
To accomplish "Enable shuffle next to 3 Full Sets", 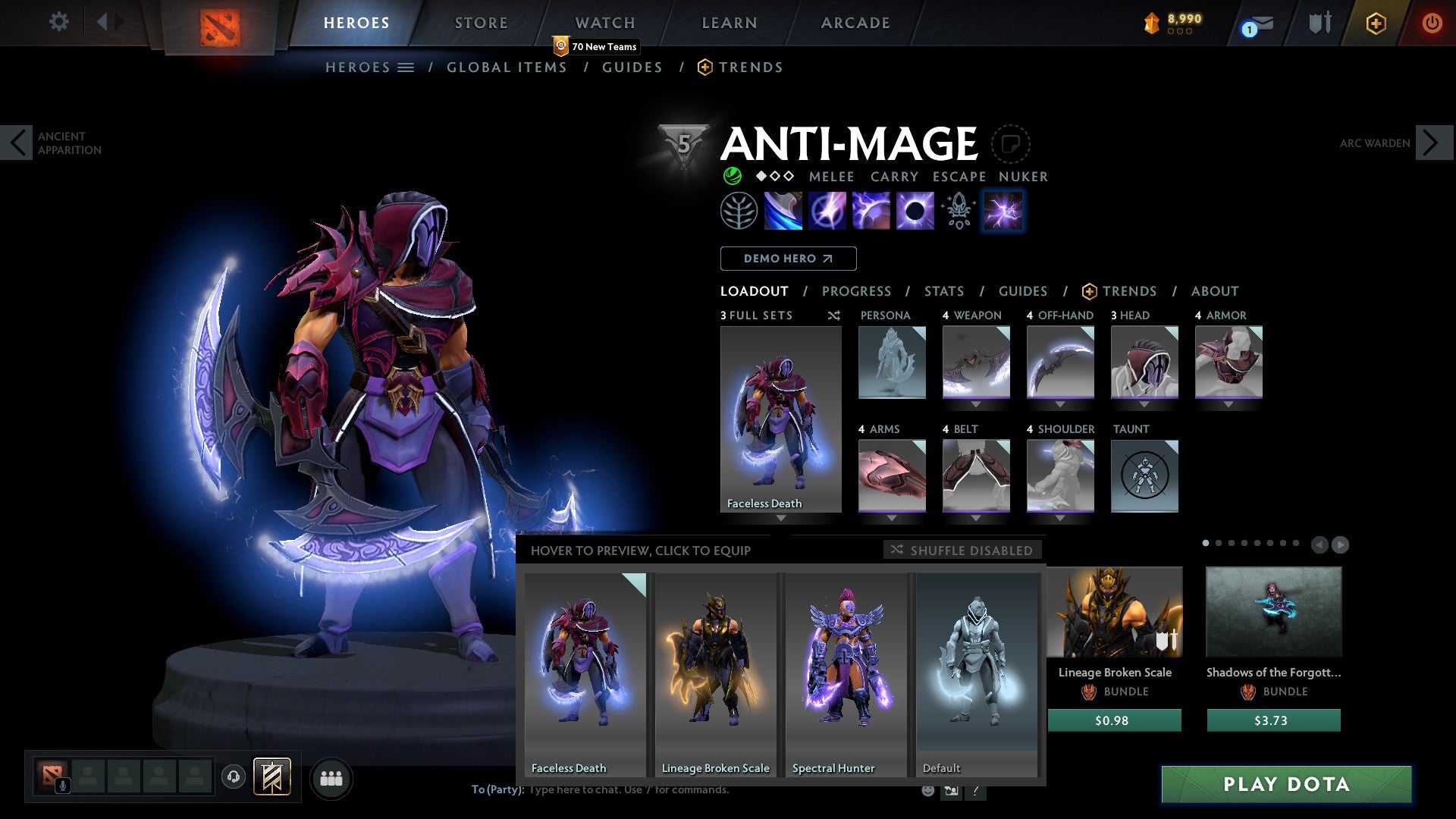I will point(833,315).
